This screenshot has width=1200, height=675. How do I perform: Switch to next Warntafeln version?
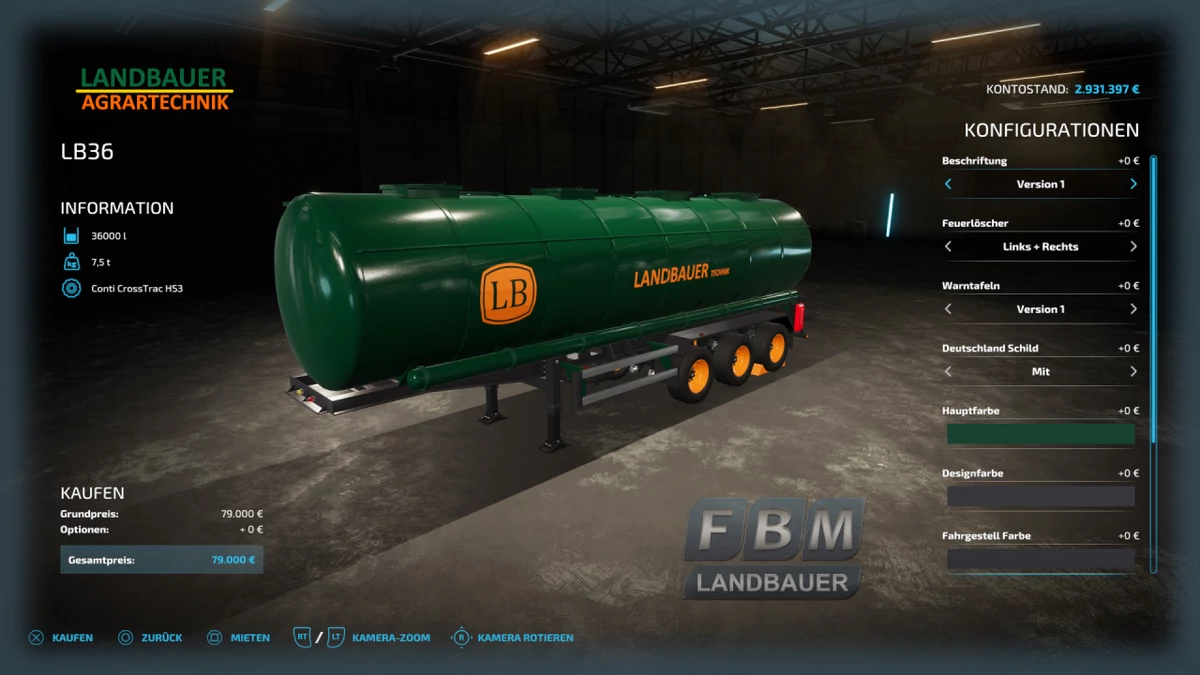1133,309
